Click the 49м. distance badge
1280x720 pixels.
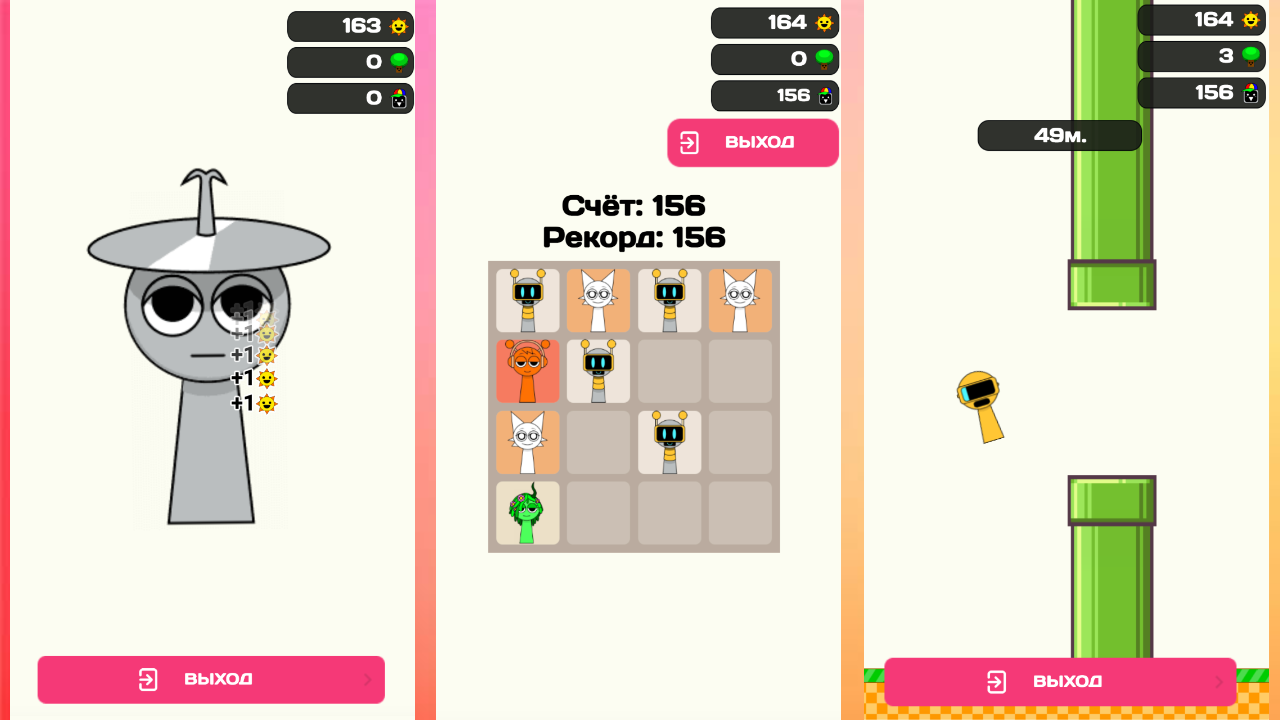1059,135
